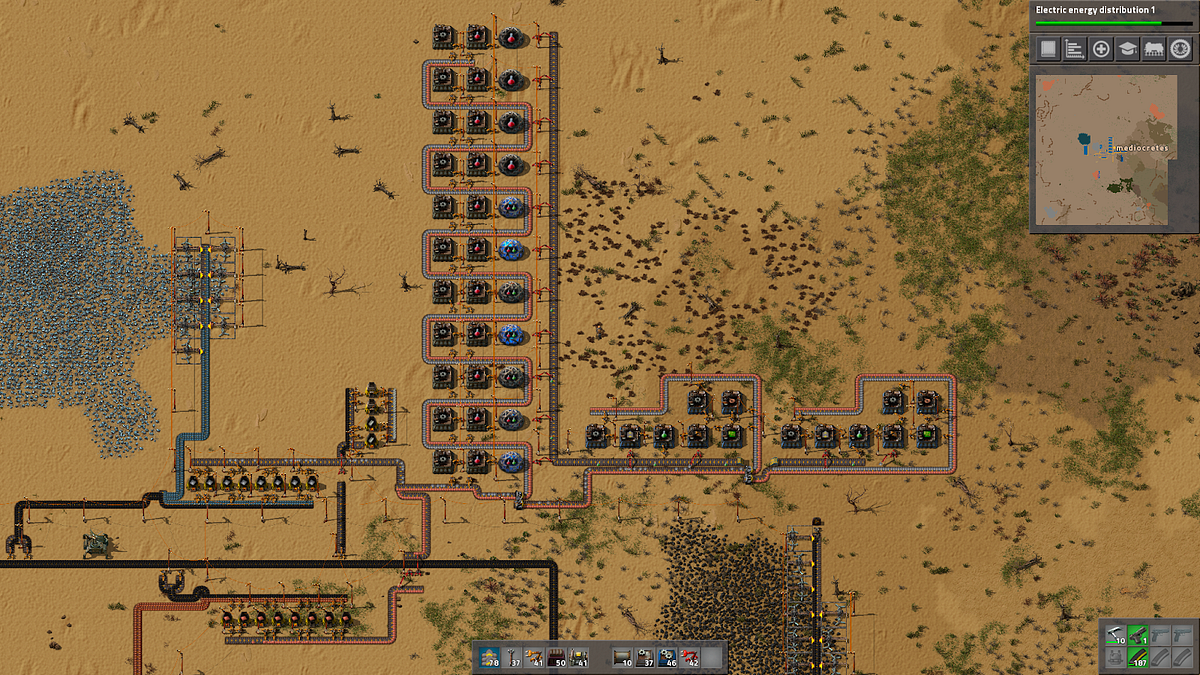This screenshot has height=675, width=1200.
Task: Click the blank grey square menu button
Action: (1048, 48)
